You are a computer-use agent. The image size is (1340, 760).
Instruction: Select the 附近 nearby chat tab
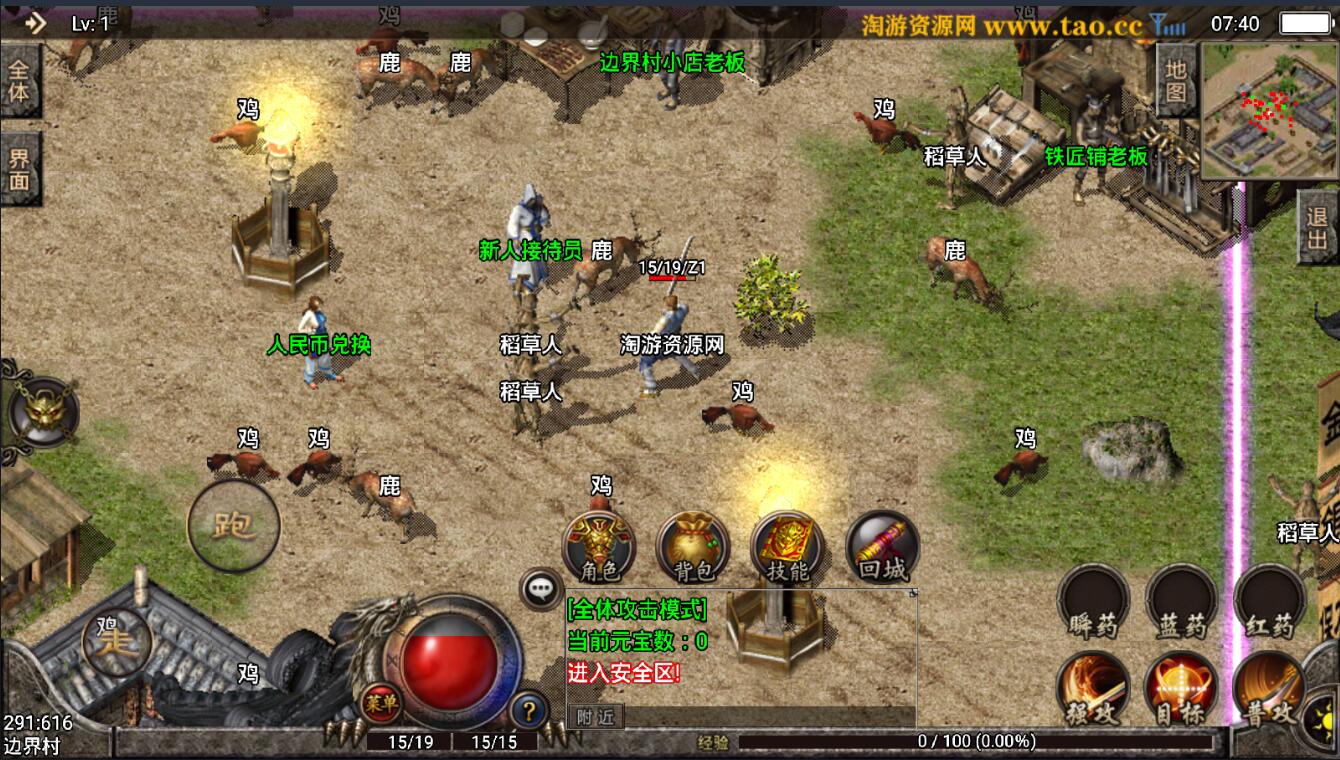[596, 716]
